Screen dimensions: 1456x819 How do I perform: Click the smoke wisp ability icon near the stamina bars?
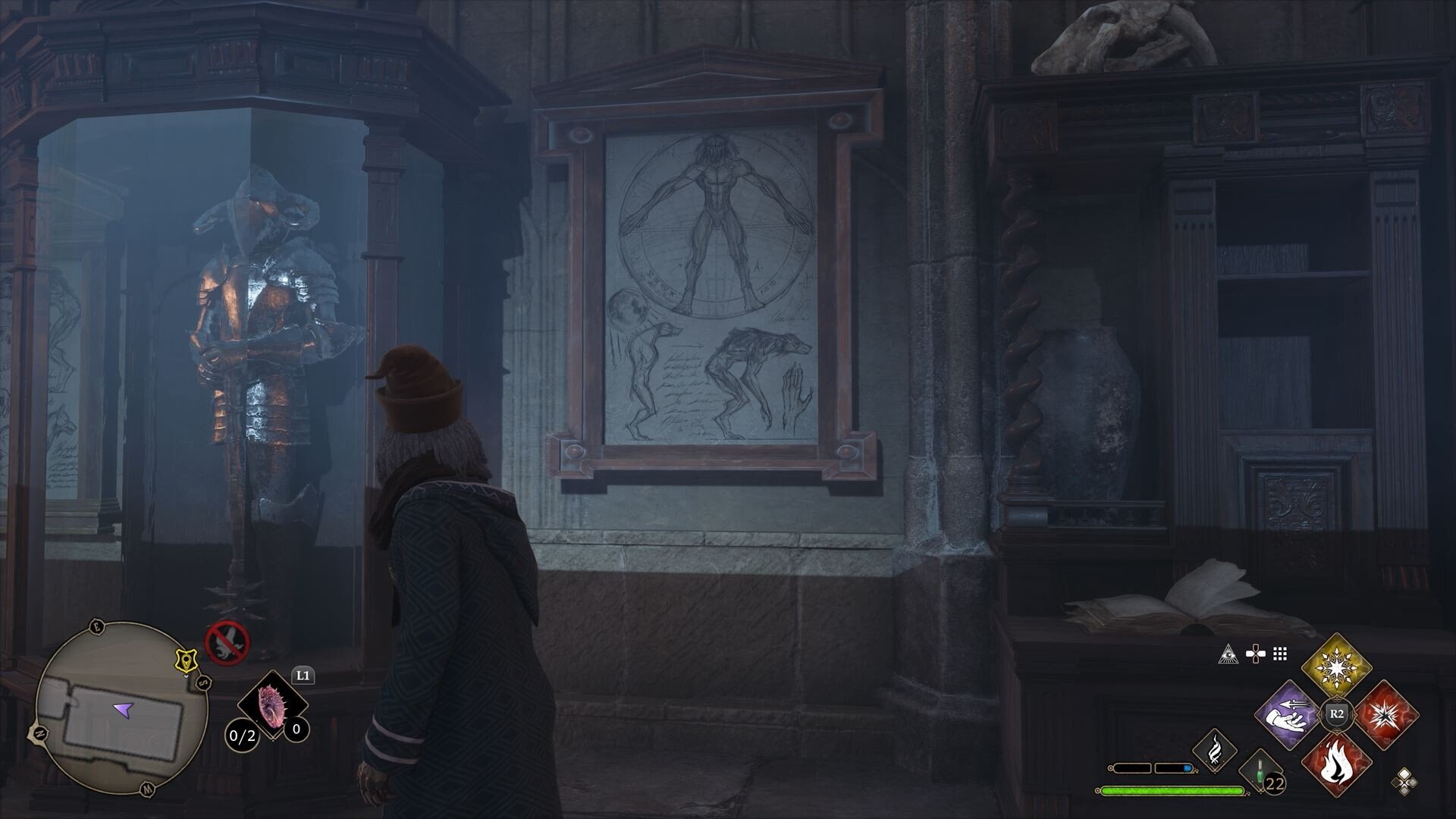click(1215, 752)
